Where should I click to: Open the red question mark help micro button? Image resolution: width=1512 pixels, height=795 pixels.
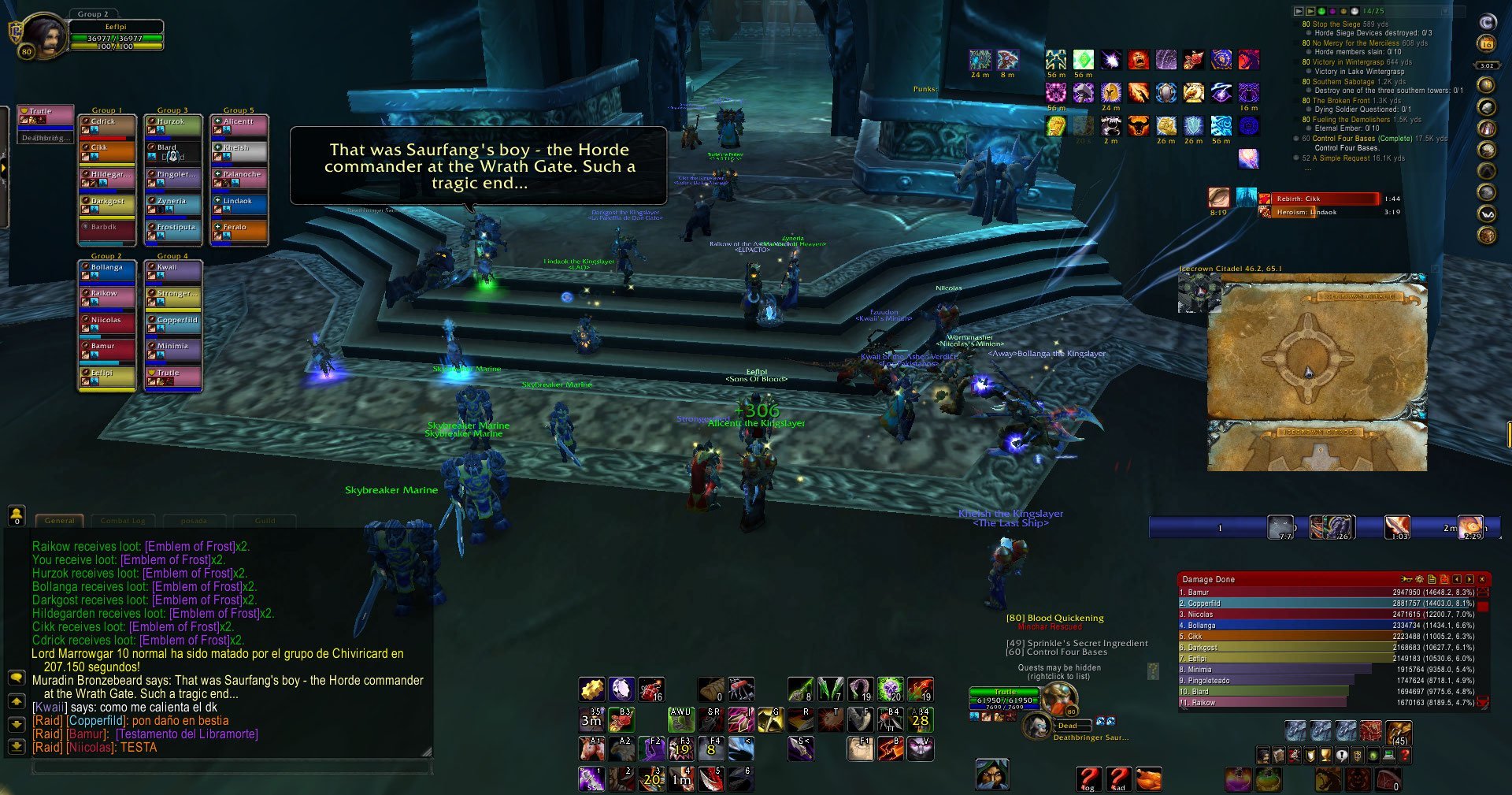coord(1088,778)
